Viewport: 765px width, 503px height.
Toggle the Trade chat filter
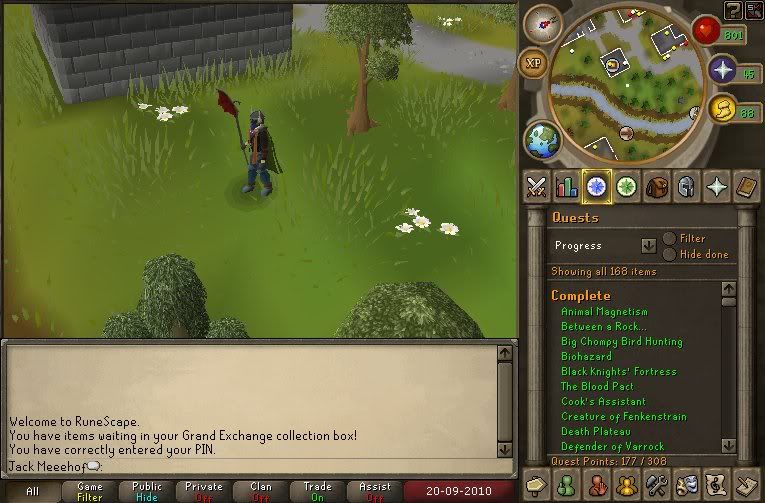pos(318,491)
